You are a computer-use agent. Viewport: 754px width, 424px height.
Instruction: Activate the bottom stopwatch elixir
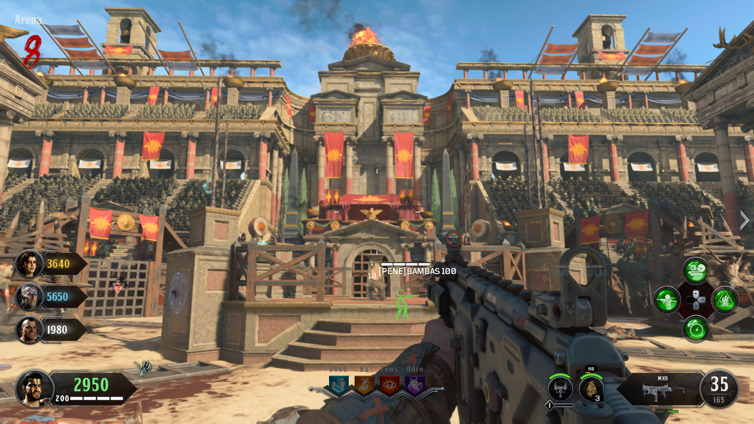[695, 328]
